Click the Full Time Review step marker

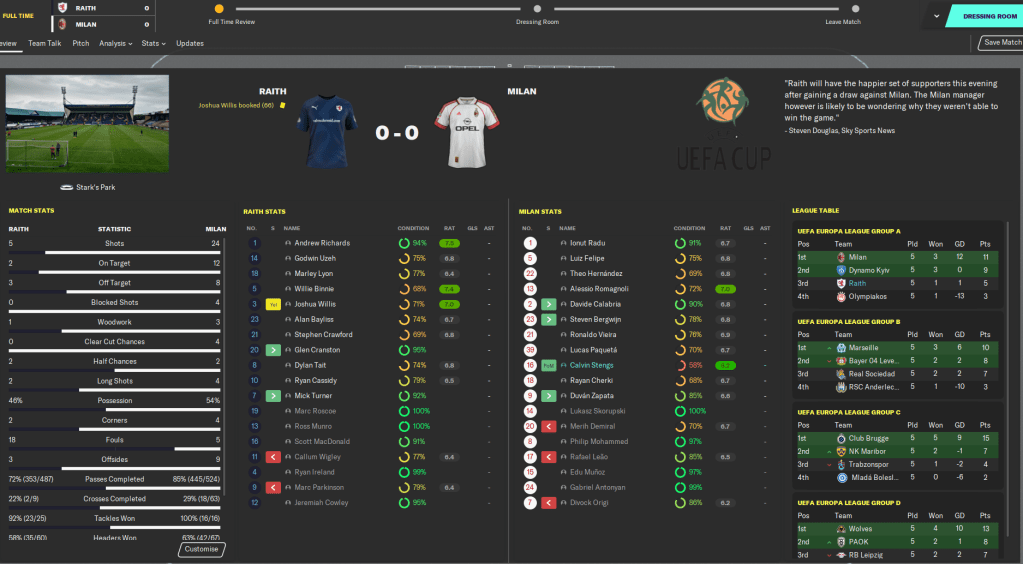tap(218, 9)
